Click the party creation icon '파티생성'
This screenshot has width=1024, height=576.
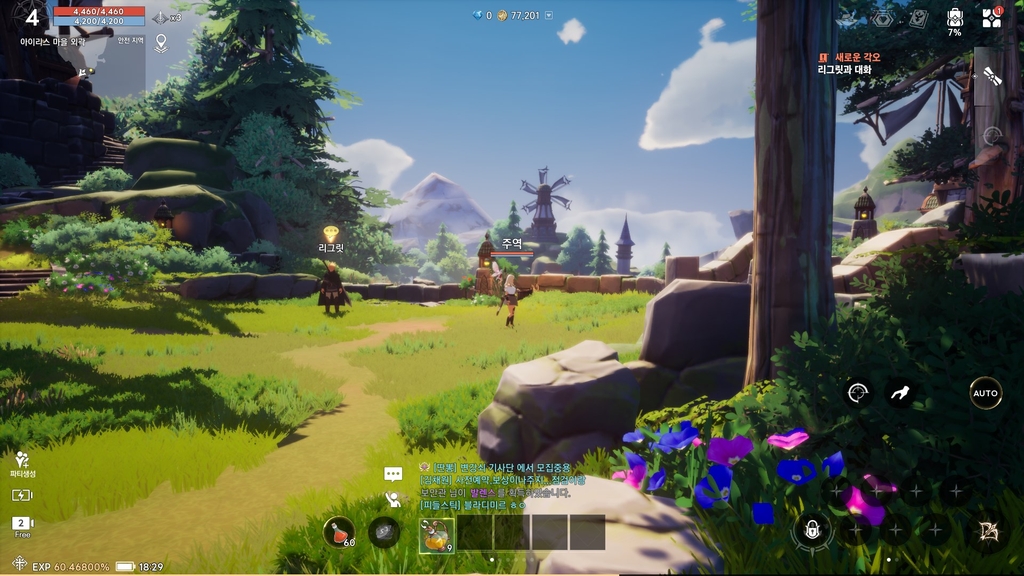(x=22, y=460)
